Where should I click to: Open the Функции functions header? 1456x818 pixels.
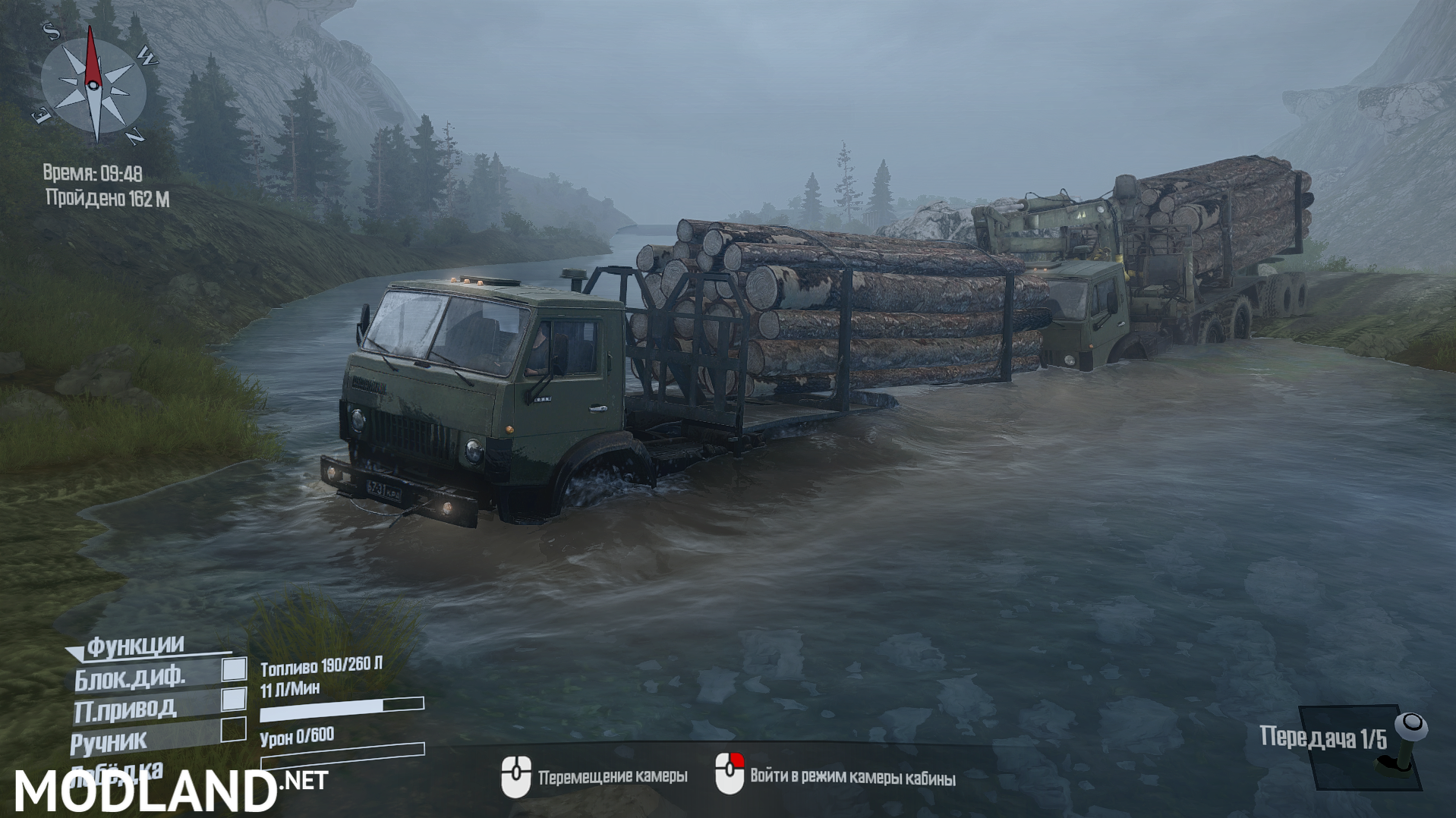coord(135,647)
